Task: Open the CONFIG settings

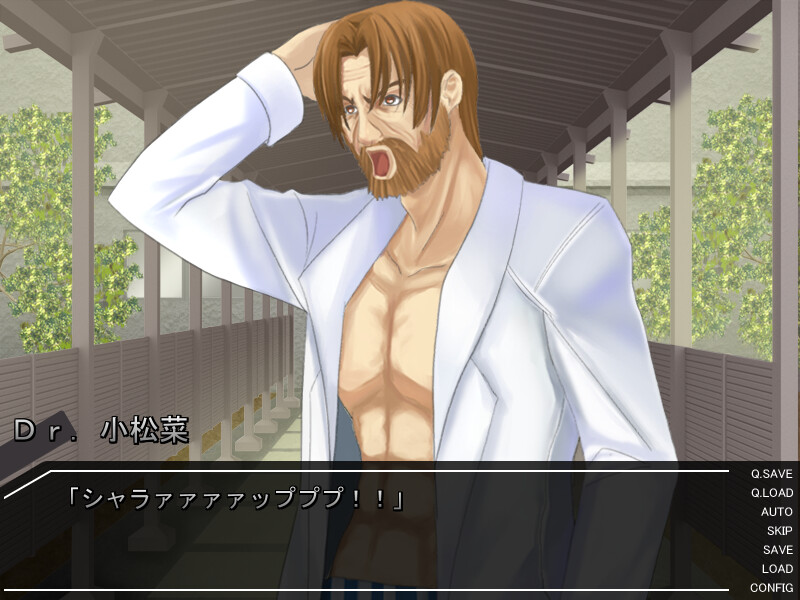Action: (x=771, y=588)
